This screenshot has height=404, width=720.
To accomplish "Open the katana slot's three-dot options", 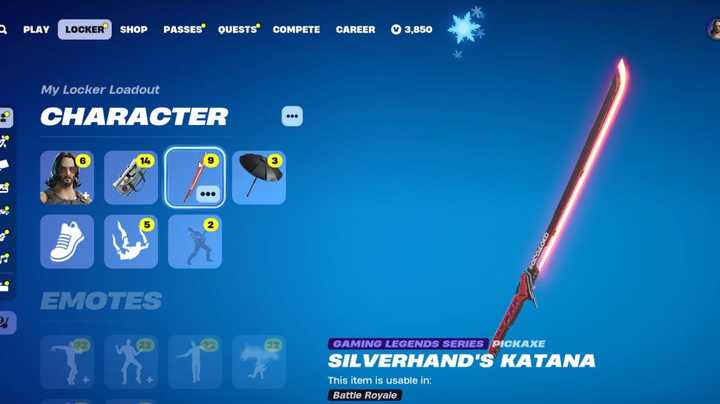I will coord(208,194).
